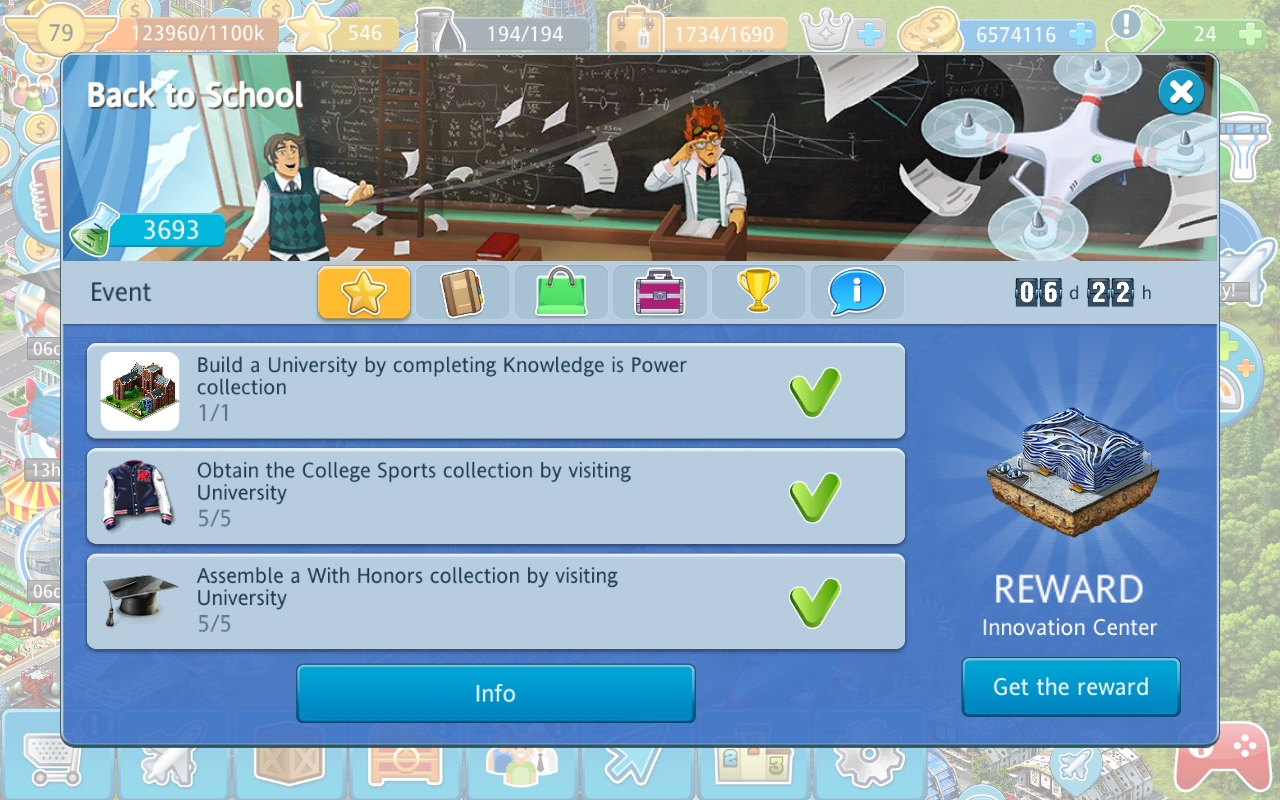Claim the Innovation Center with Get the reward

[x=1070, y=687]
